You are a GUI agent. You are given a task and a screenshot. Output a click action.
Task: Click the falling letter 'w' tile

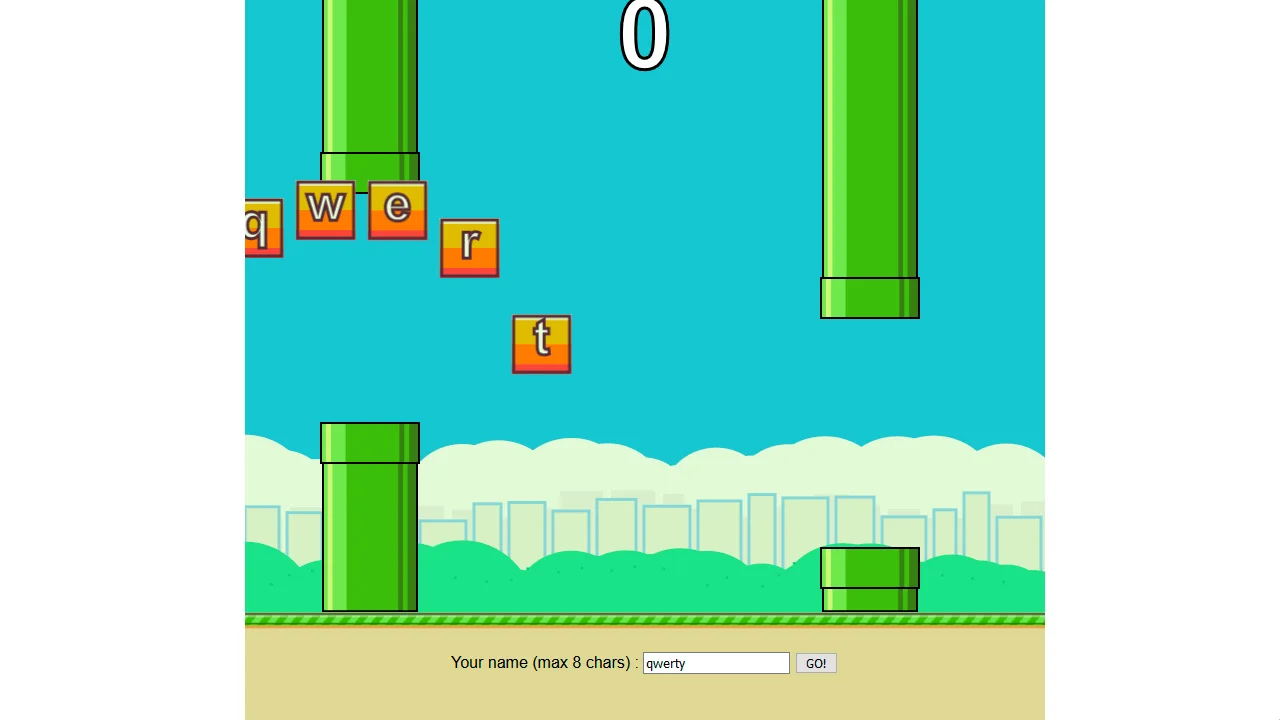(x=326, y=209)
